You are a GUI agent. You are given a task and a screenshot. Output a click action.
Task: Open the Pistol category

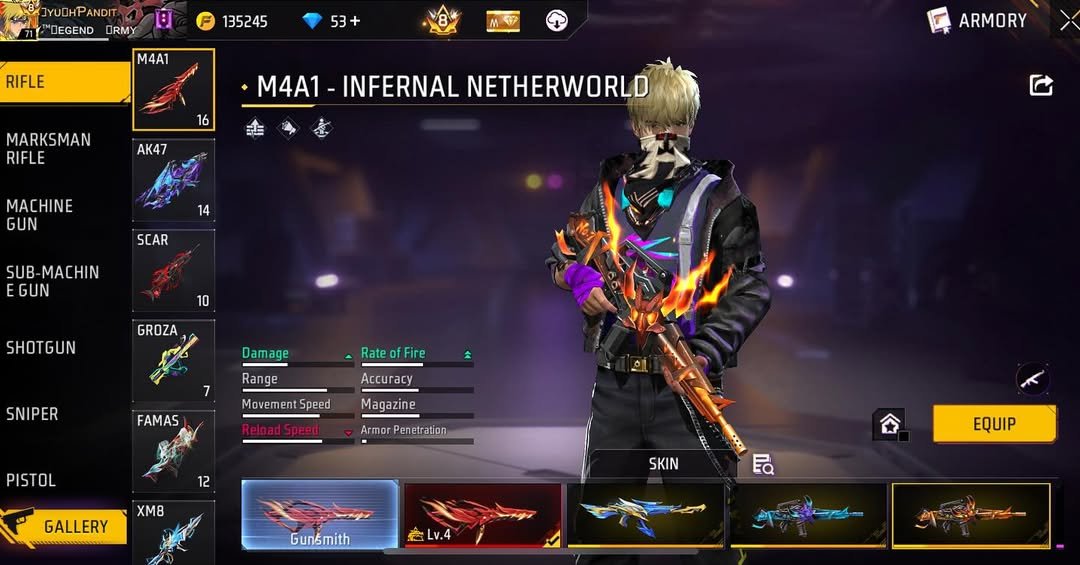tap(31, 480)
